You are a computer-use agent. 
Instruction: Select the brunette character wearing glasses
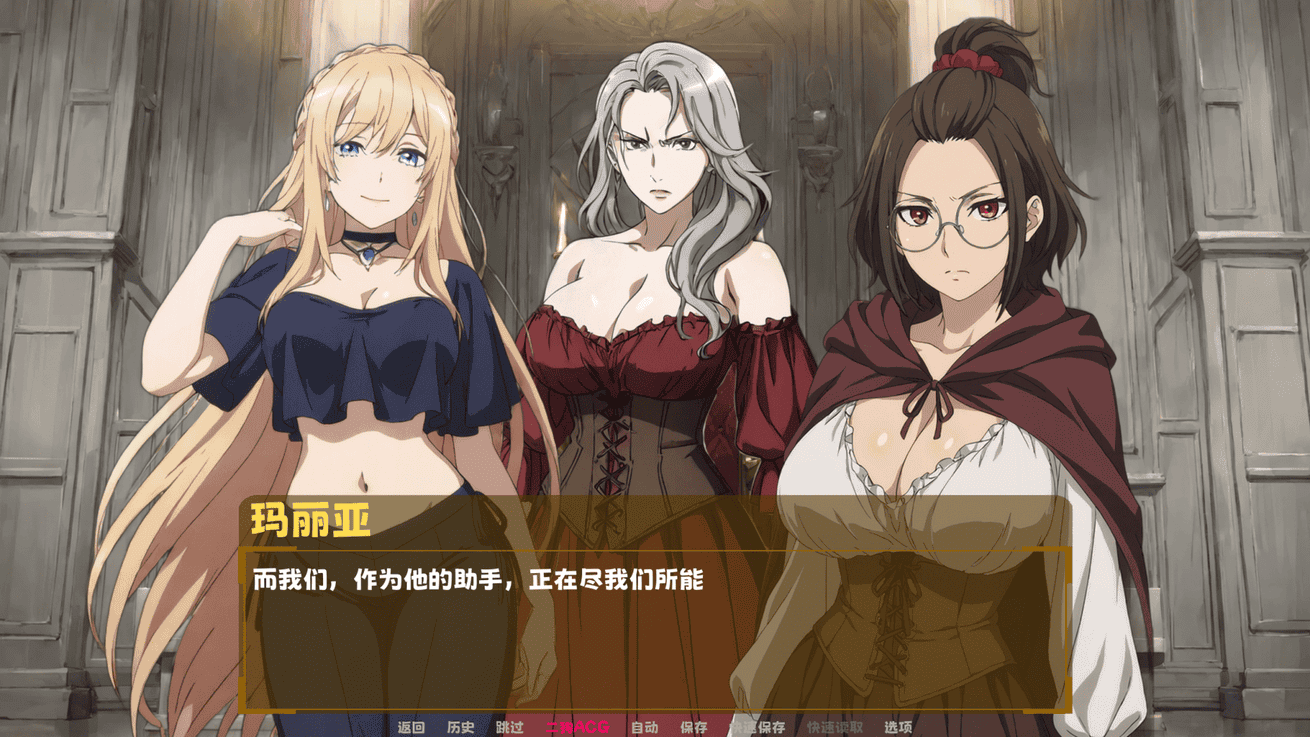click(950, 250)
